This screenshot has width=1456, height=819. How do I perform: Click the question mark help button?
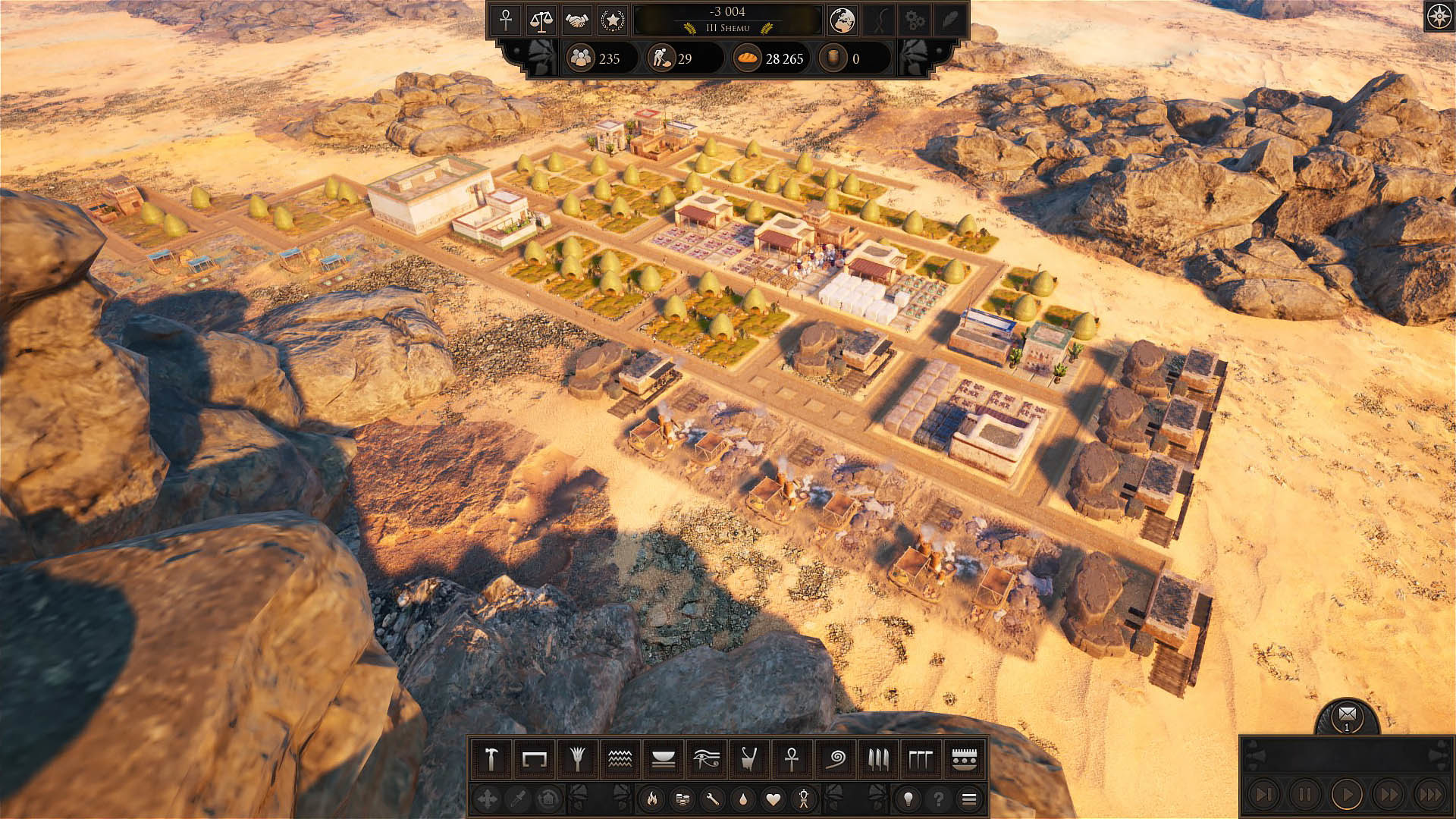pos(940,799)
